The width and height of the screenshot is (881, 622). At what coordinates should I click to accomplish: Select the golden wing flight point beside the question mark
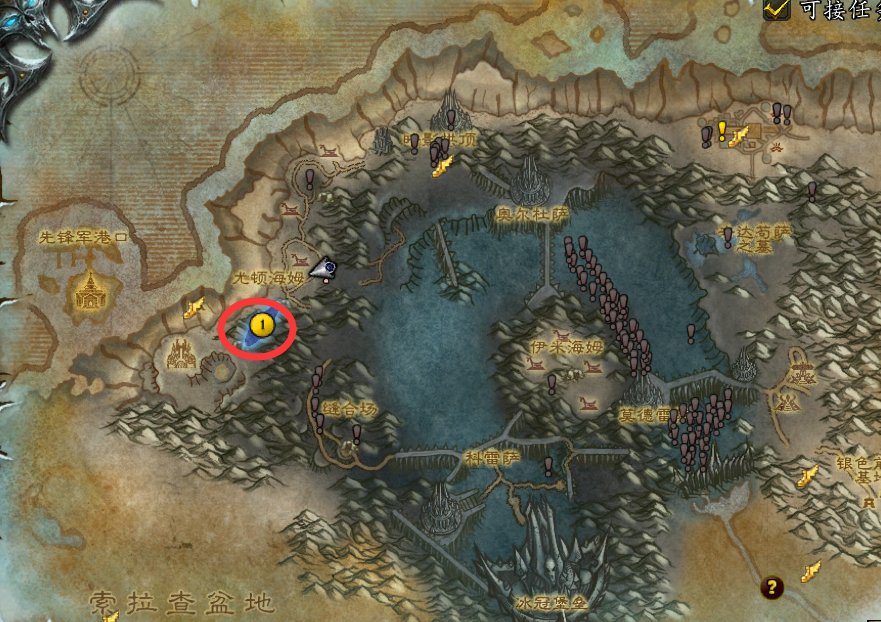tap(812, 572)
